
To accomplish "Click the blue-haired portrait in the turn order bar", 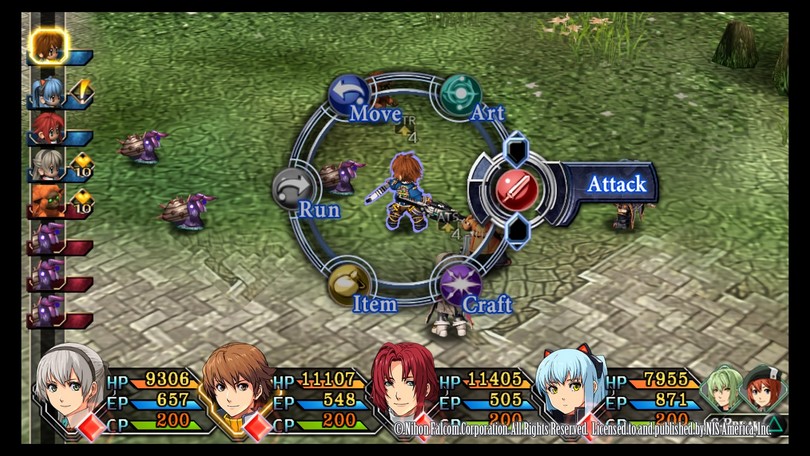I will [47, 92].
